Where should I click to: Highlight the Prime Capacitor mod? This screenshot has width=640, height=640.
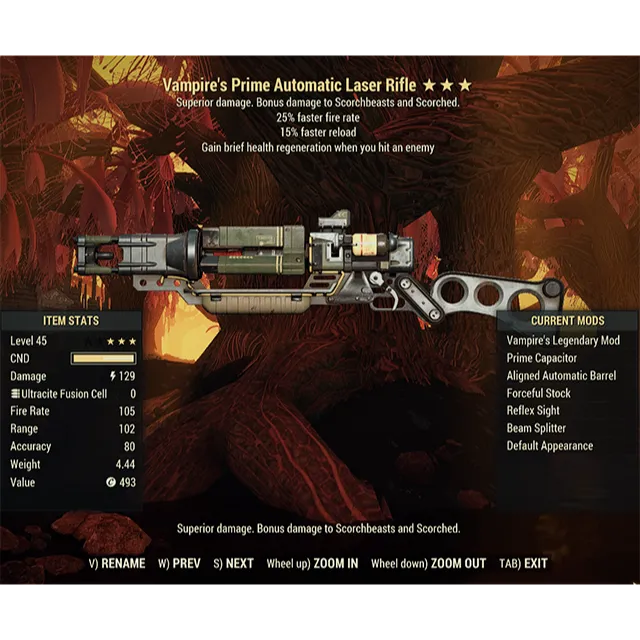pyautogui.click(x=542, y=358)
